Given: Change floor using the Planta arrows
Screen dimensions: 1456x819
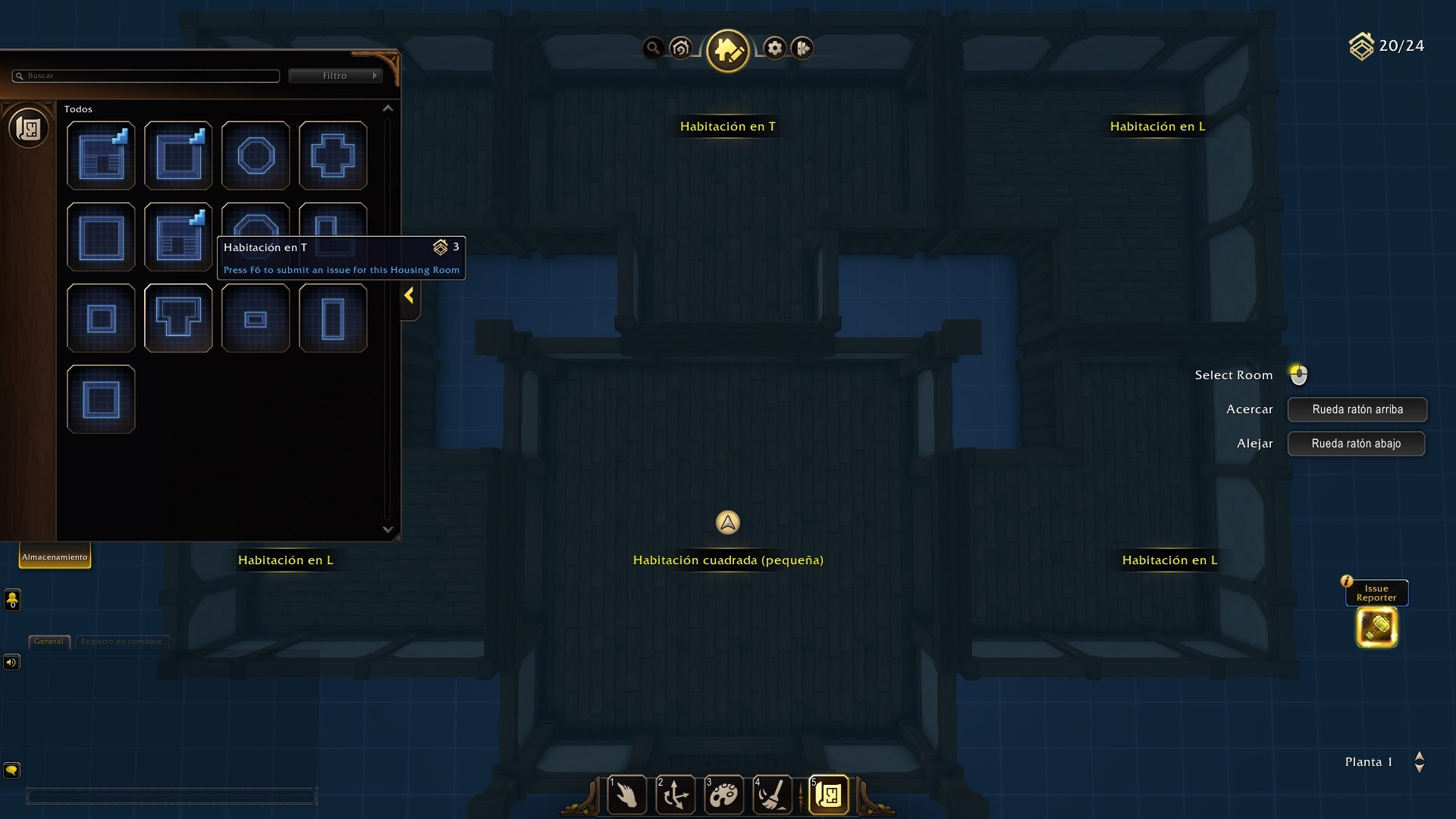Looking at the screenshot, I should [x=1419, y=762].
